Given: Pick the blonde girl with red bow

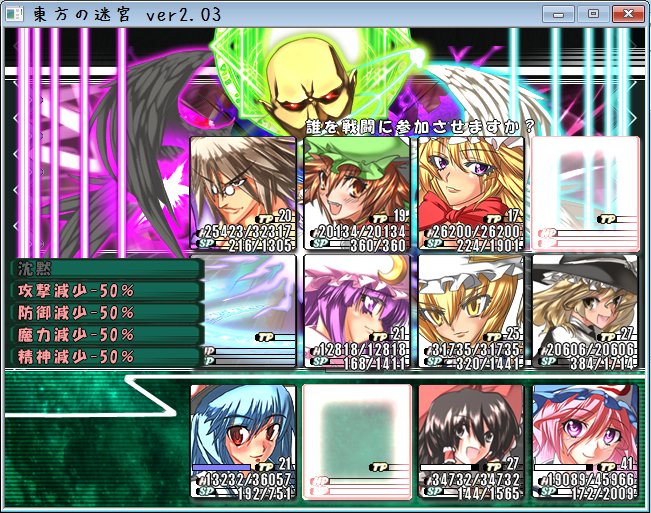Looking at the screenshot, I should pos(471,191).
